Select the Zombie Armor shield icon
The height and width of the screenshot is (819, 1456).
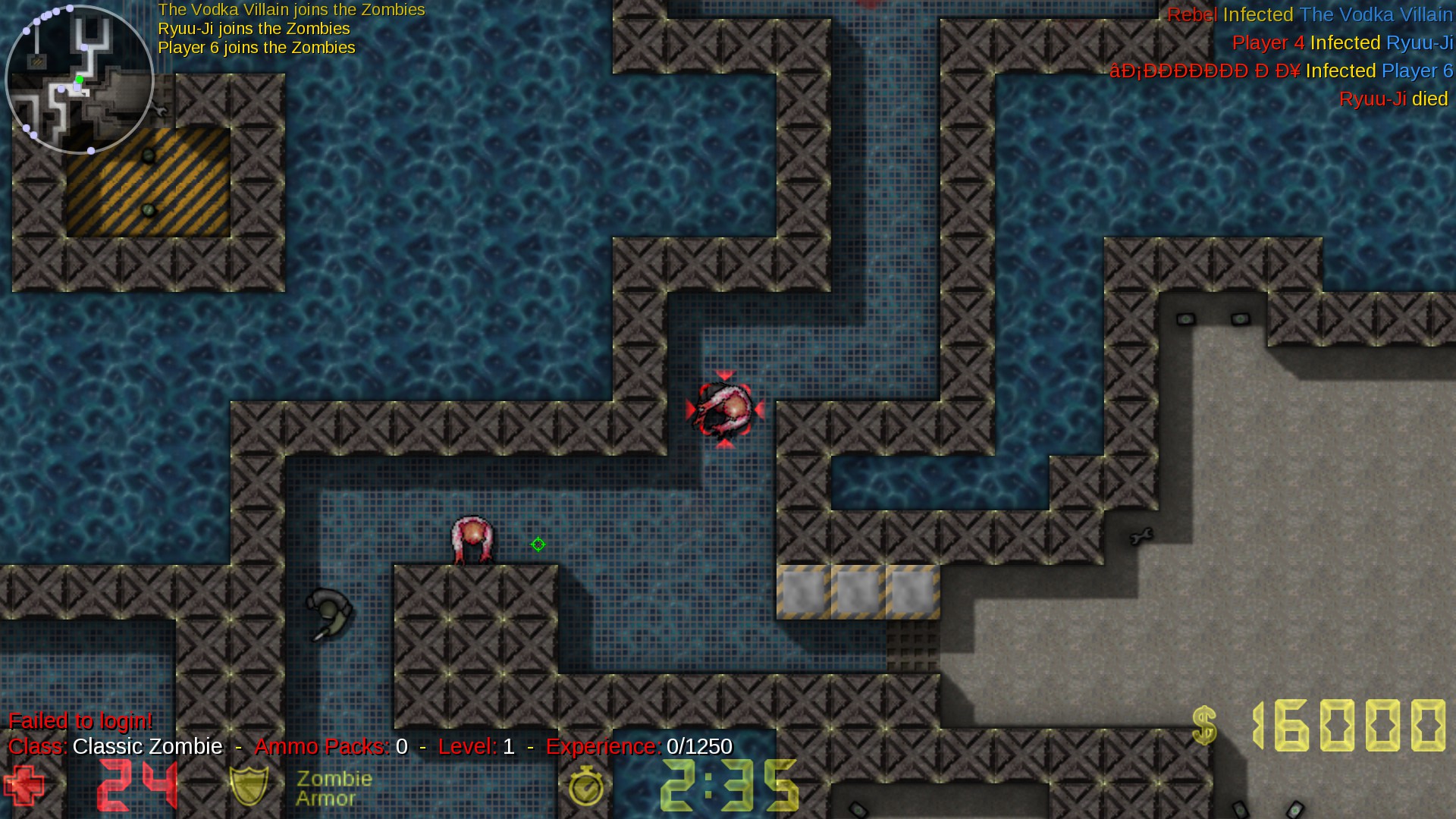[x=249, y=785]
